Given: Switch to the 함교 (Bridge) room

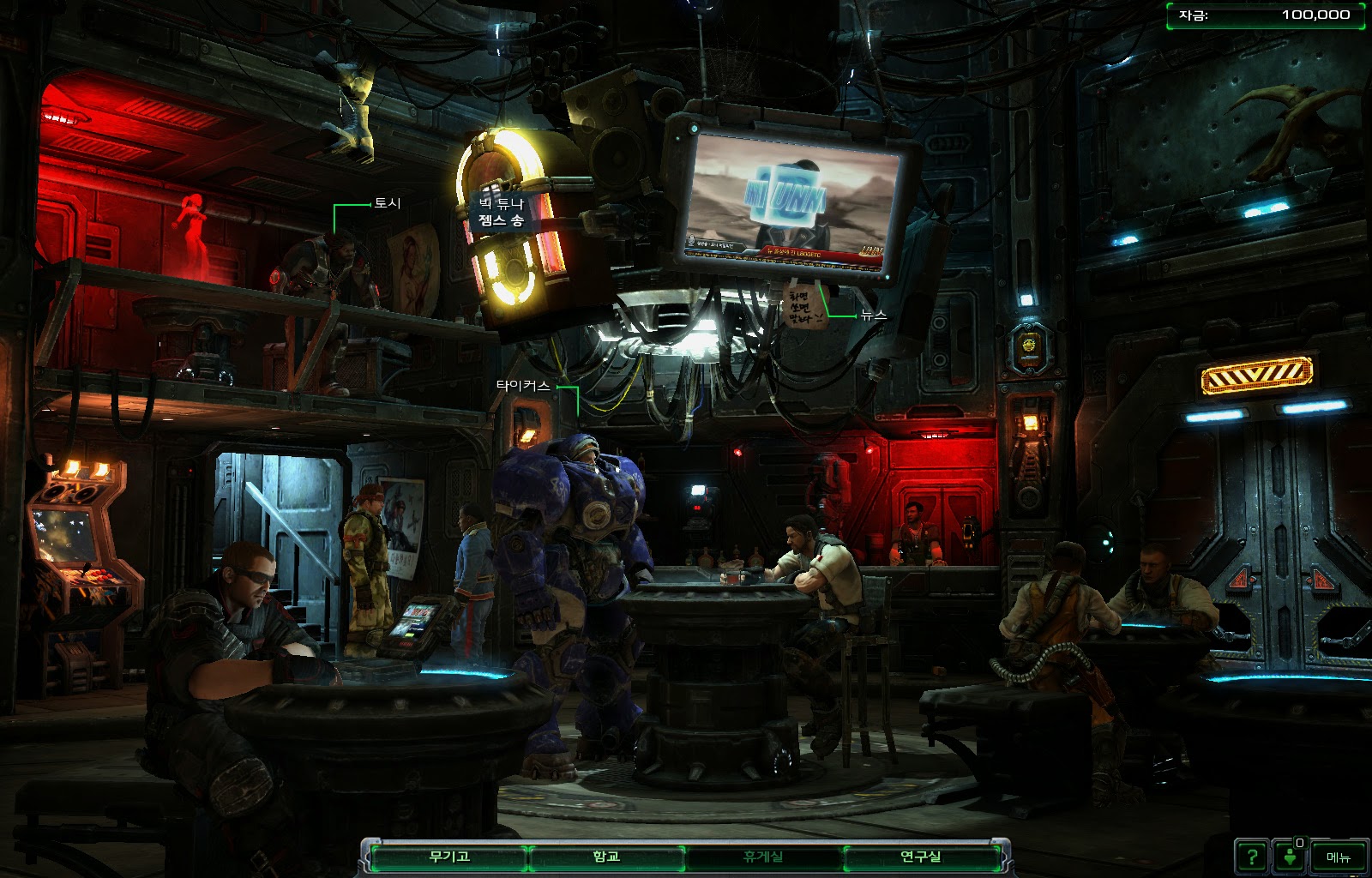Looking at the screenshot, I should click(606, 857).
